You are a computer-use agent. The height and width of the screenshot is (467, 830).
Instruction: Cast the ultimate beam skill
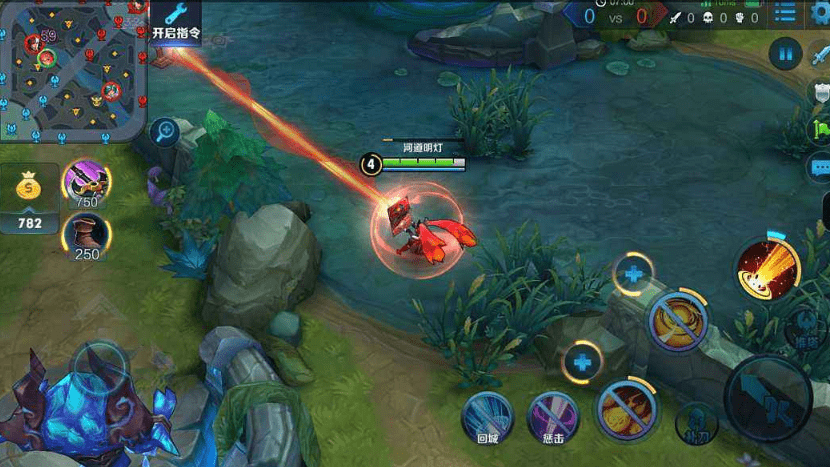tap(767, 268)
